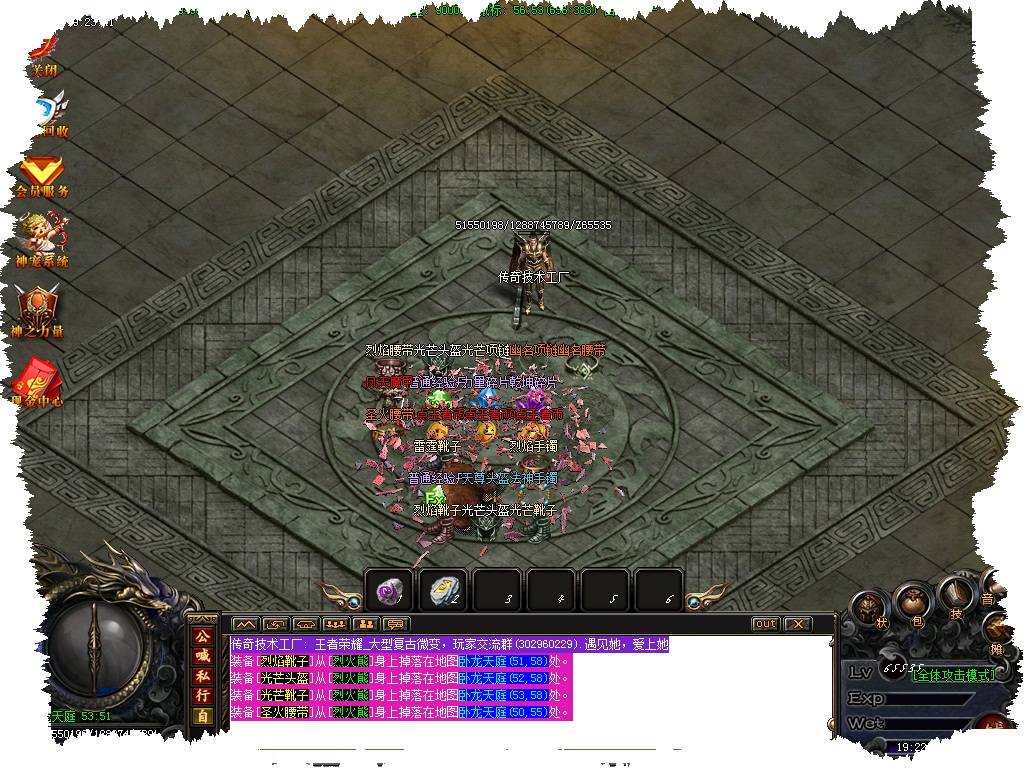Switch to the 喊 shout chat channel
1024x768 pixels.
pos(202,656)
